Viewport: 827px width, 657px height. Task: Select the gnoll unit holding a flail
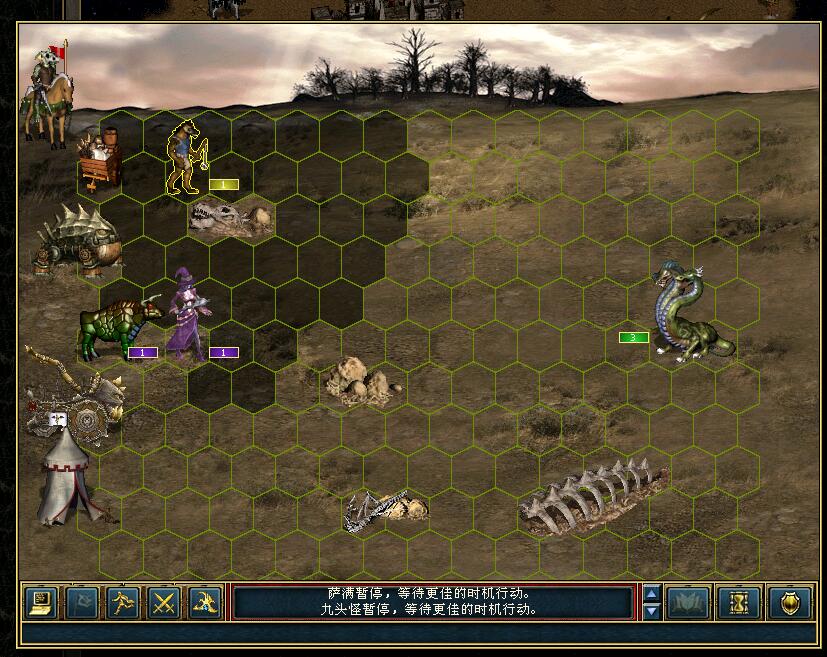coord(186,158)
